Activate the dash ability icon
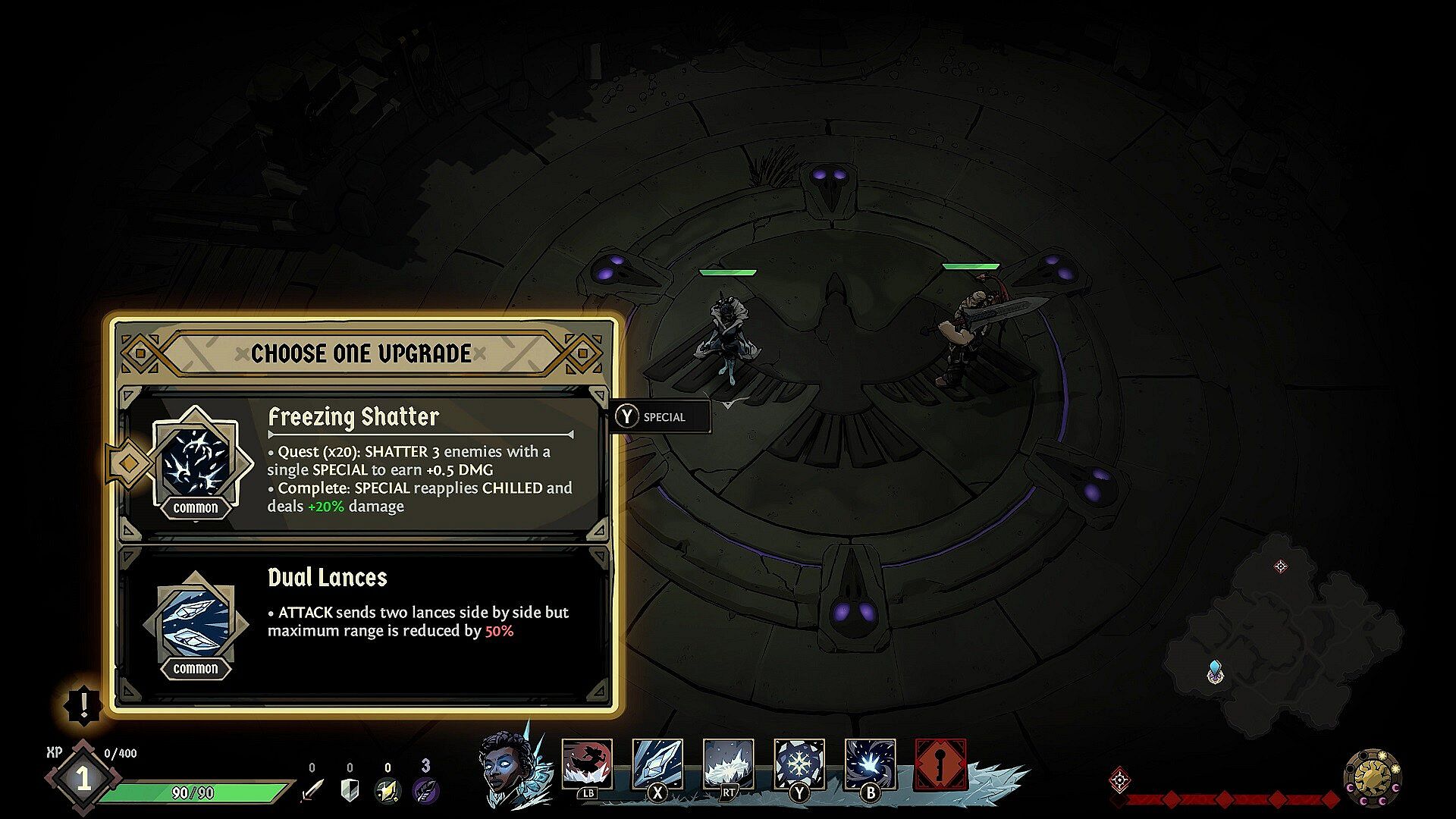This screenshot has width=1456, height=819. coord(587,764)
